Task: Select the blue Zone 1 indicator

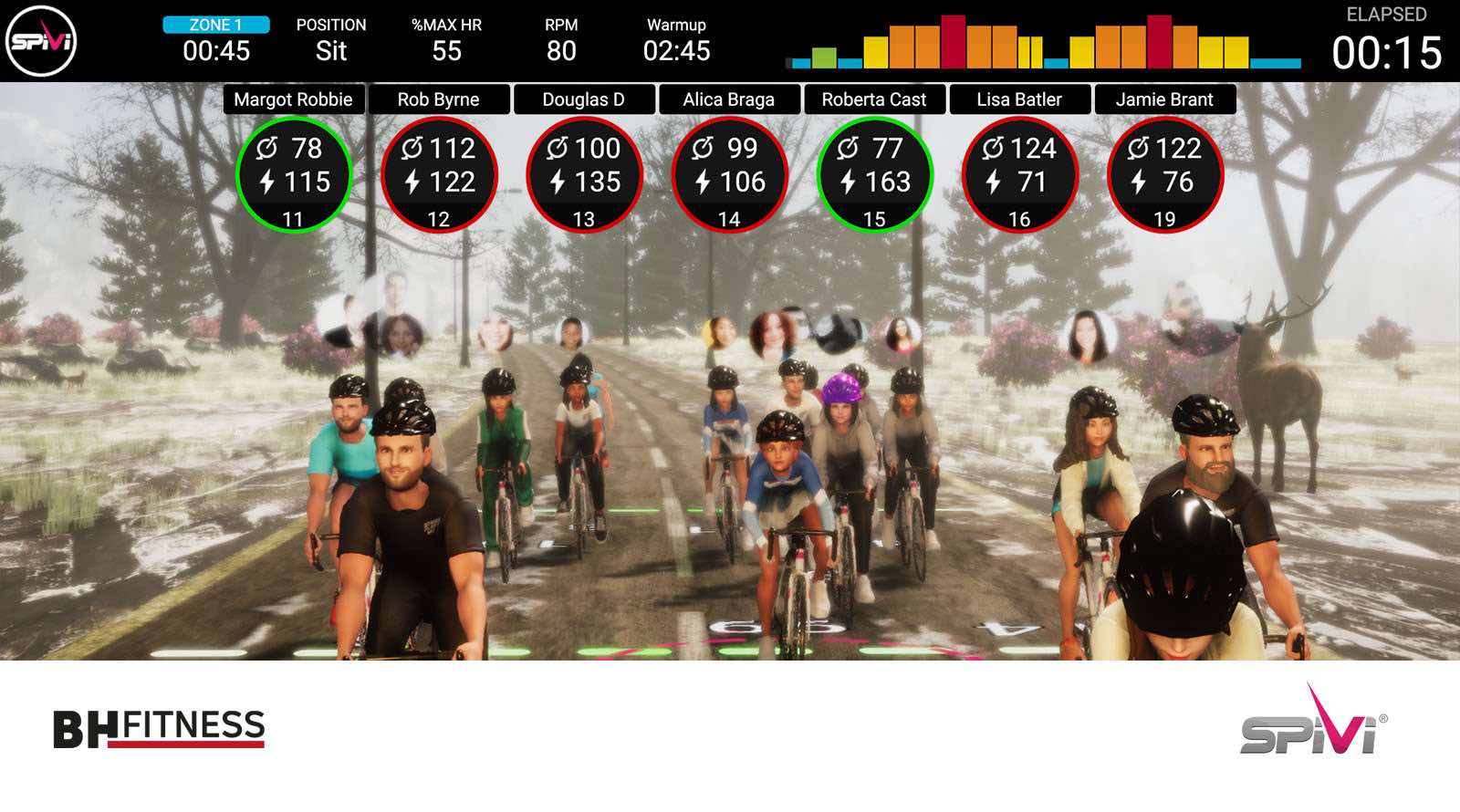Action: (x=216, y=25)
